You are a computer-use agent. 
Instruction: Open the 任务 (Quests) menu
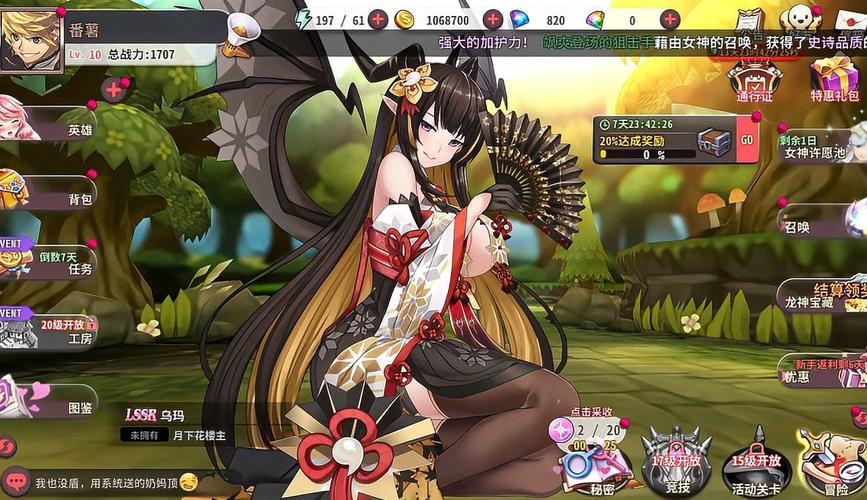[x=60, y=262]
